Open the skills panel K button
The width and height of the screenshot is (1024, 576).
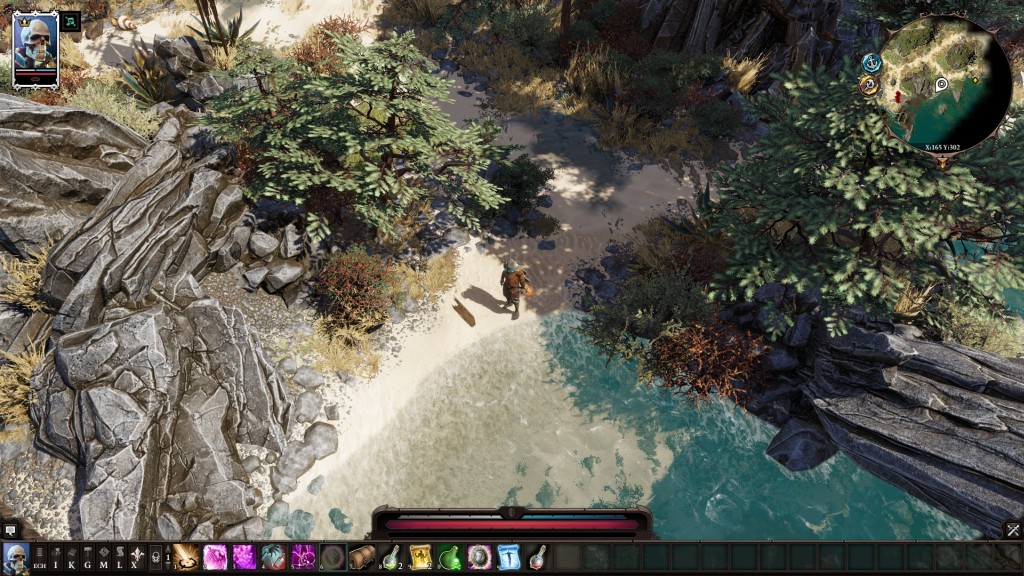tap(71, 558)
